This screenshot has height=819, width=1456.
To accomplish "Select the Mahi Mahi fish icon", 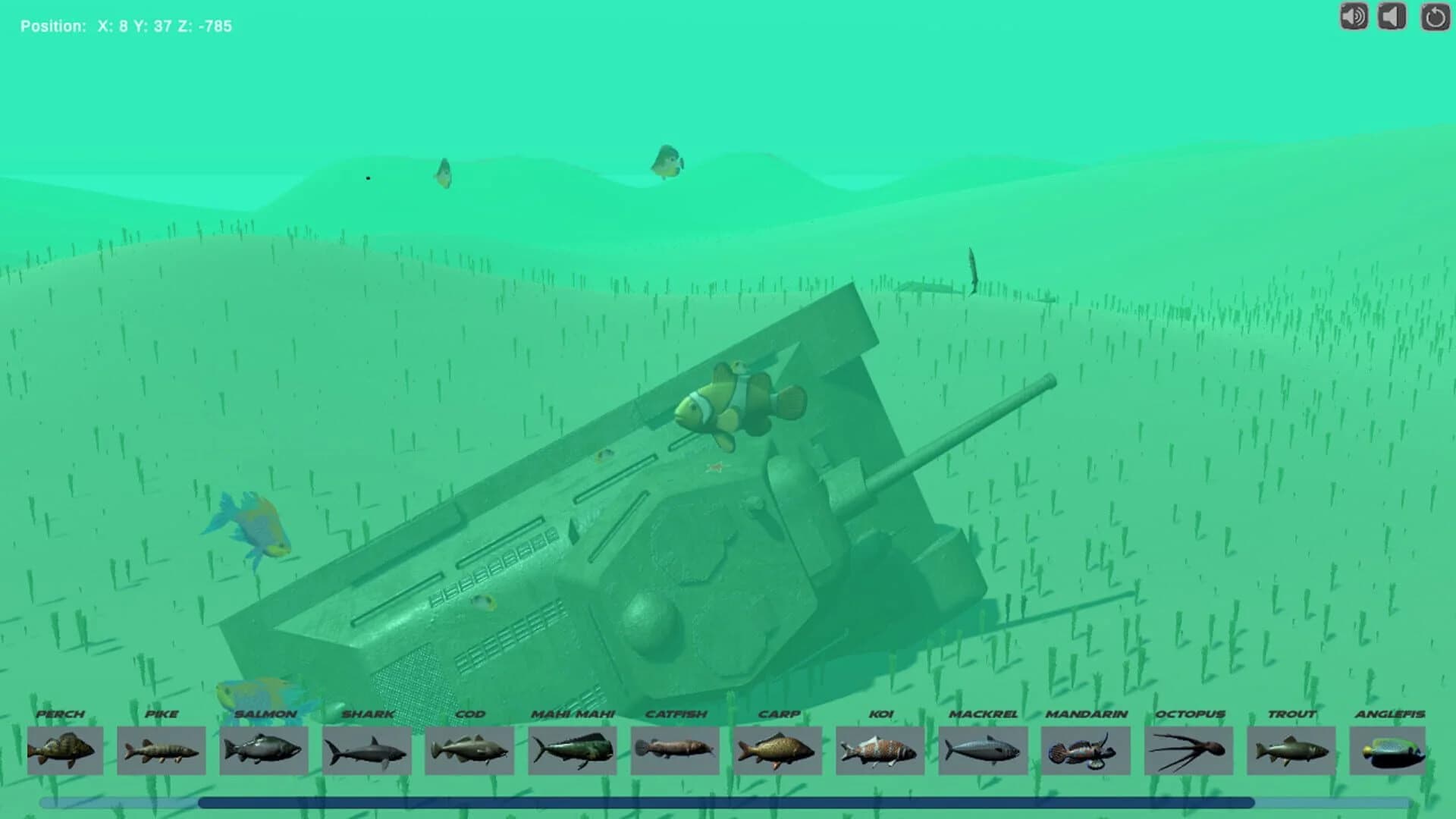I will [x=571, y=749].
